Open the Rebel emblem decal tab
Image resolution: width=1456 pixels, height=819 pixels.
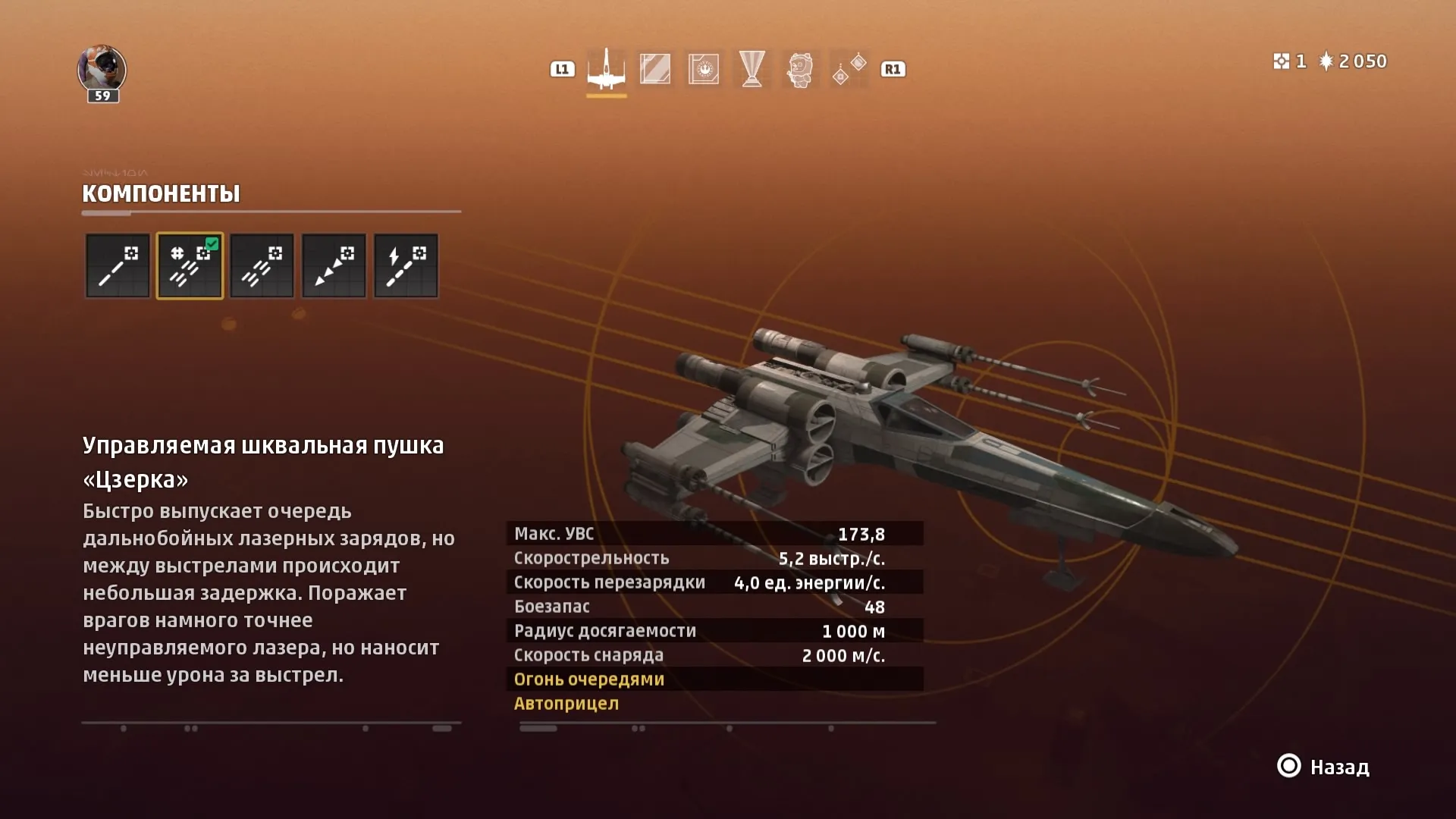pos(704,69)
